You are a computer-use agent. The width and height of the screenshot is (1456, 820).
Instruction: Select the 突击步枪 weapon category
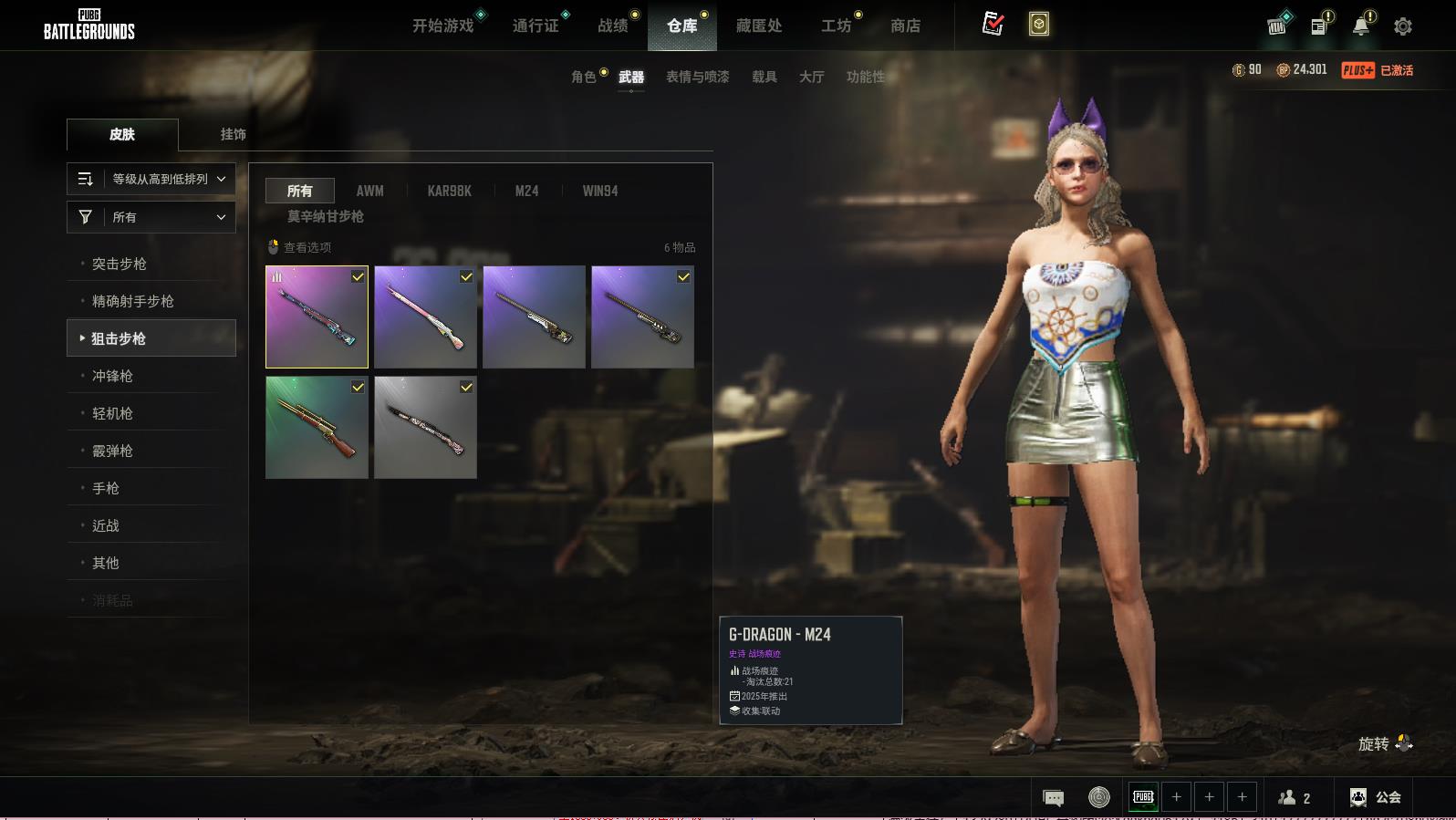(x=120, y=264)
